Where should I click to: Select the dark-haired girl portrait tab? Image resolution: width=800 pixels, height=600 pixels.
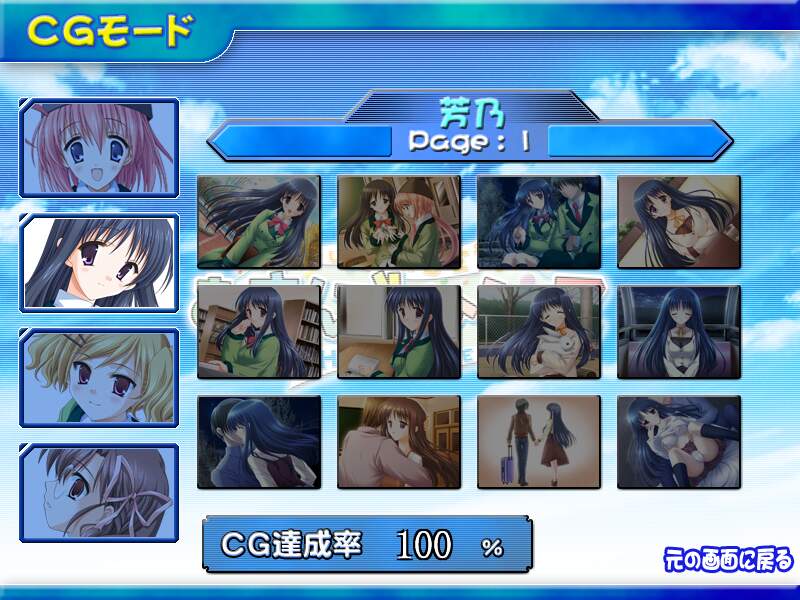click(99, 262)
